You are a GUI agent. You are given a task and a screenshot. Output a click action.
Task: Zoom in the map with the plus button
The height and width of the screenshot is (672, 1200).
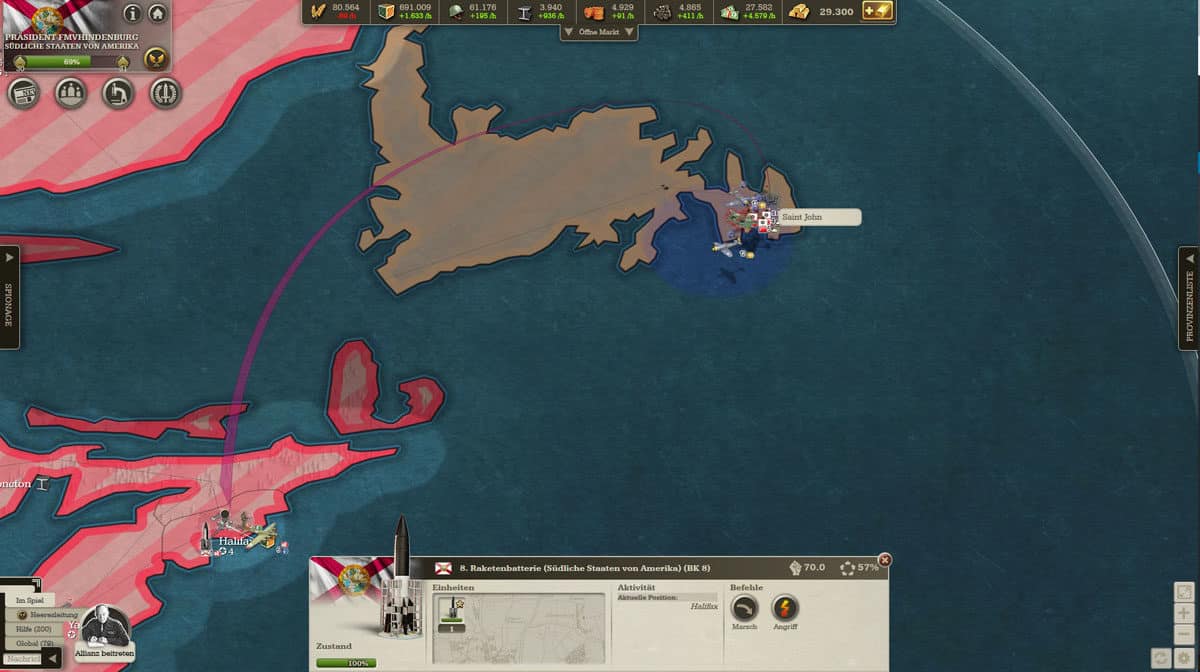pyautogui.click(x=1184, y=614)
